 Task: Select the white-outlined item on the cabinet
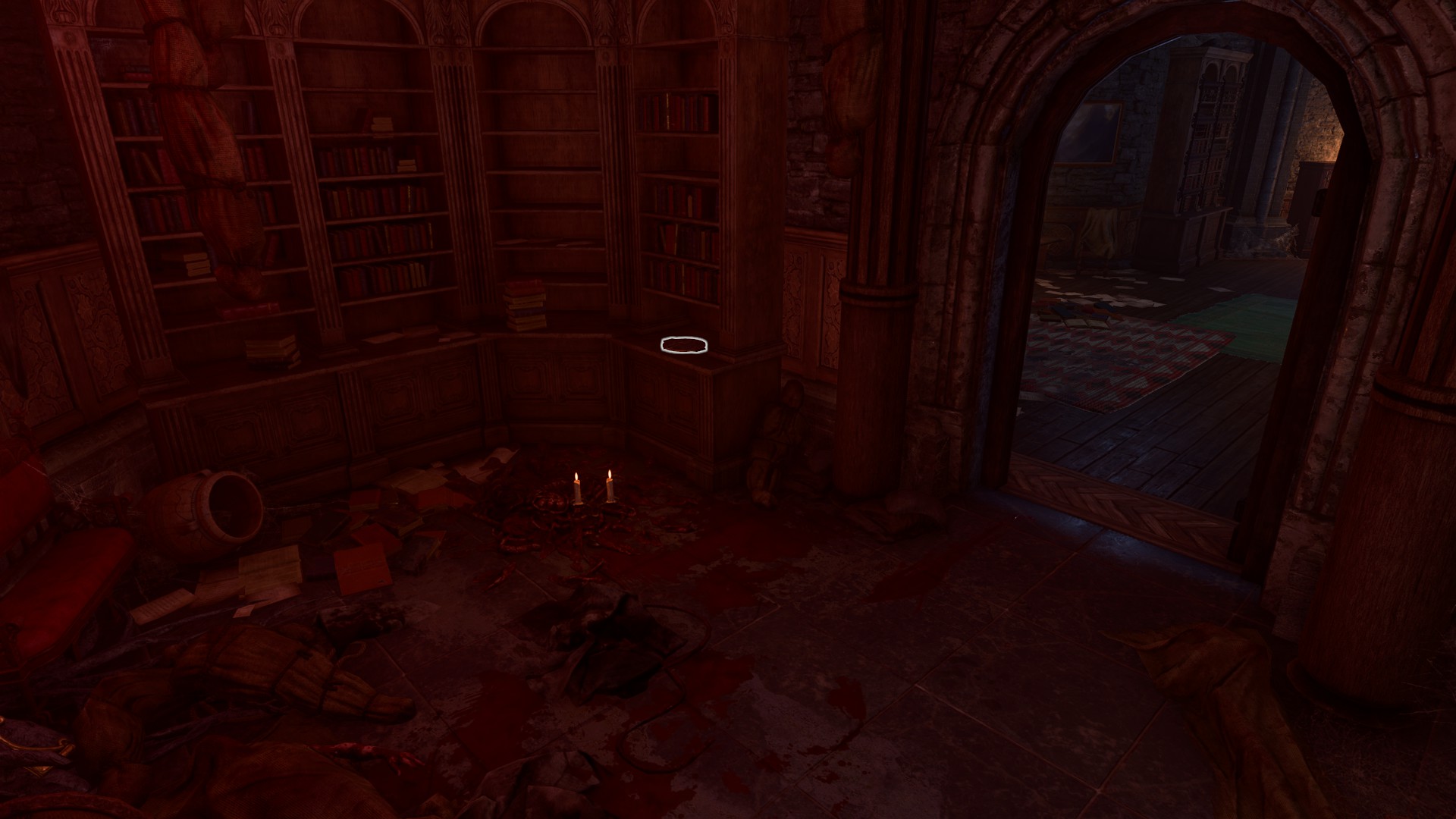(684, 346)
